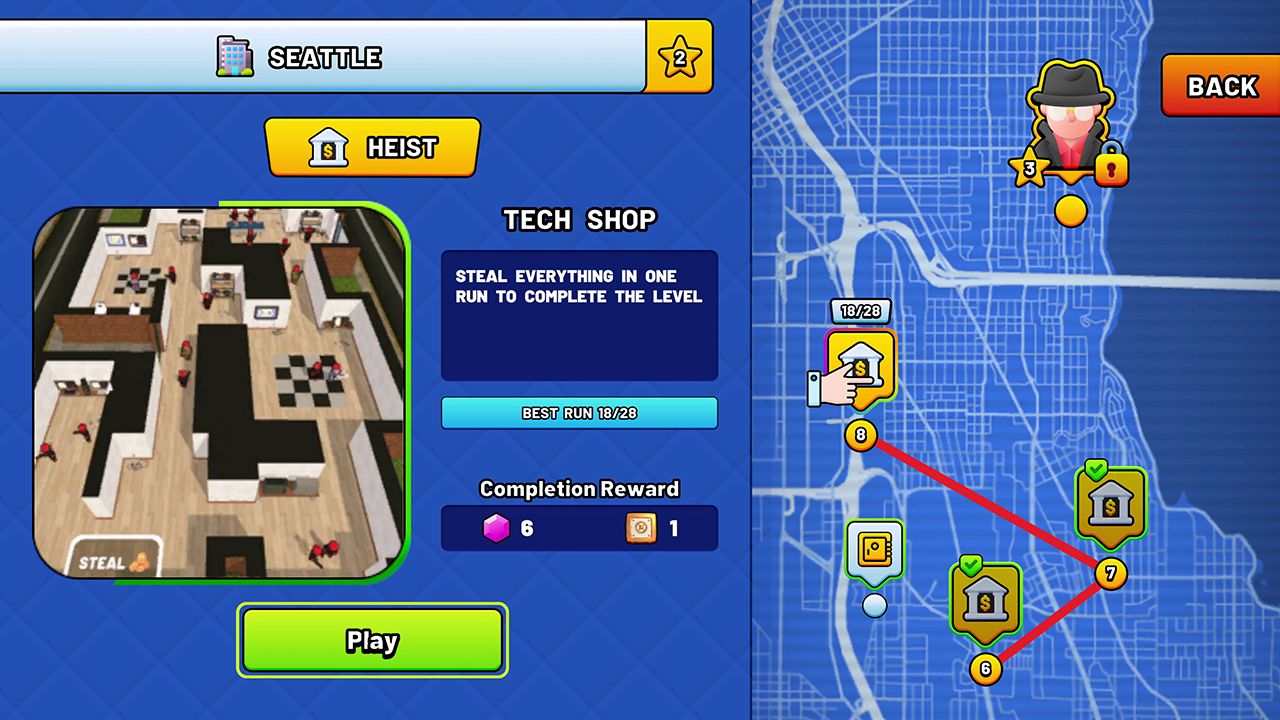1280x720 pixels.
Task: Click the yellow dot below the locked spy
Action: [1069, 210]
